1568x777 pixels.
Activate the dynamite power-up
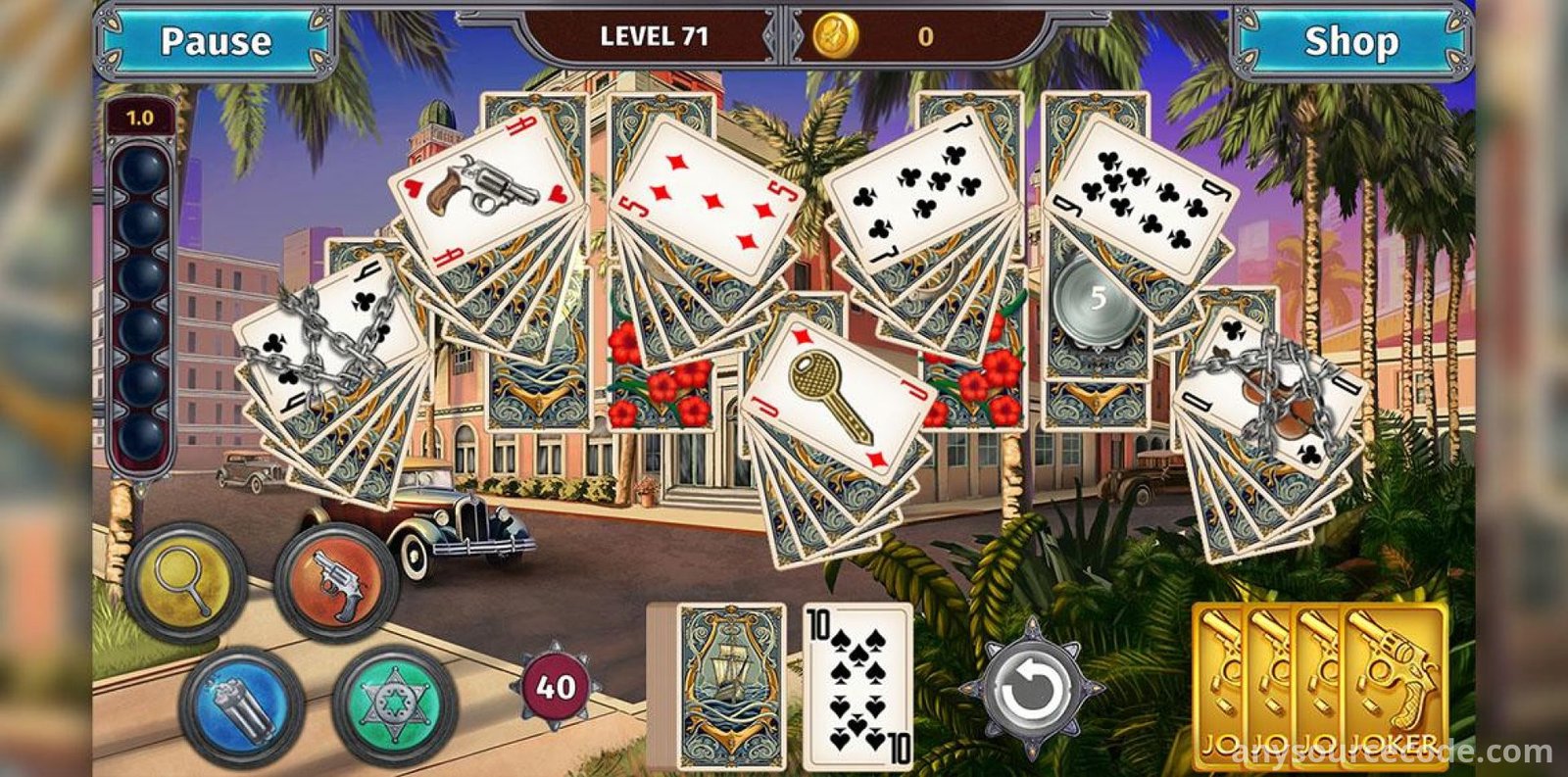242,704
